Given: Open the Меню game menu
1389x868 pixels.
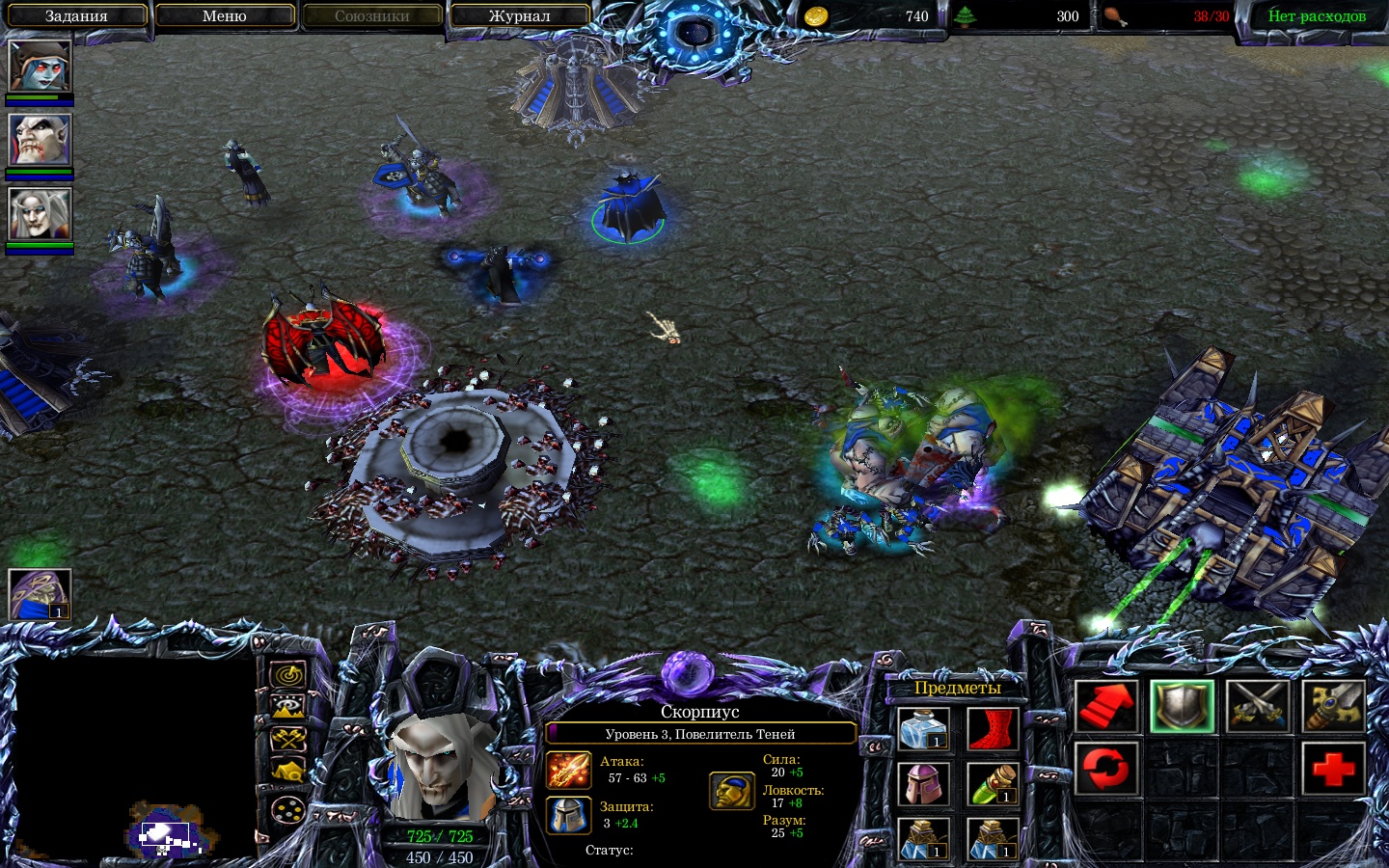Looking at the screenshot, I should 224,16.
